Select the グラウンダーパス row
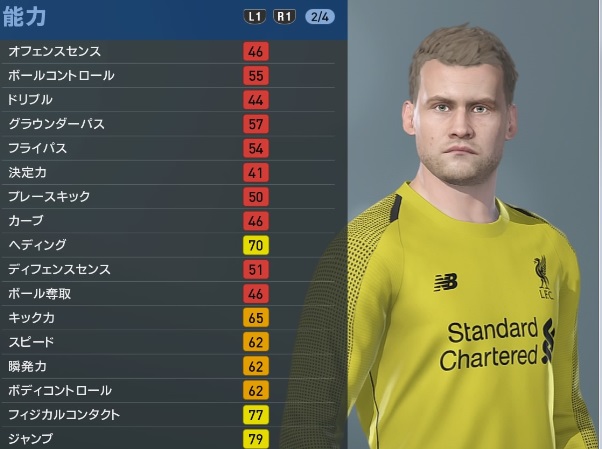 point(170,124)
